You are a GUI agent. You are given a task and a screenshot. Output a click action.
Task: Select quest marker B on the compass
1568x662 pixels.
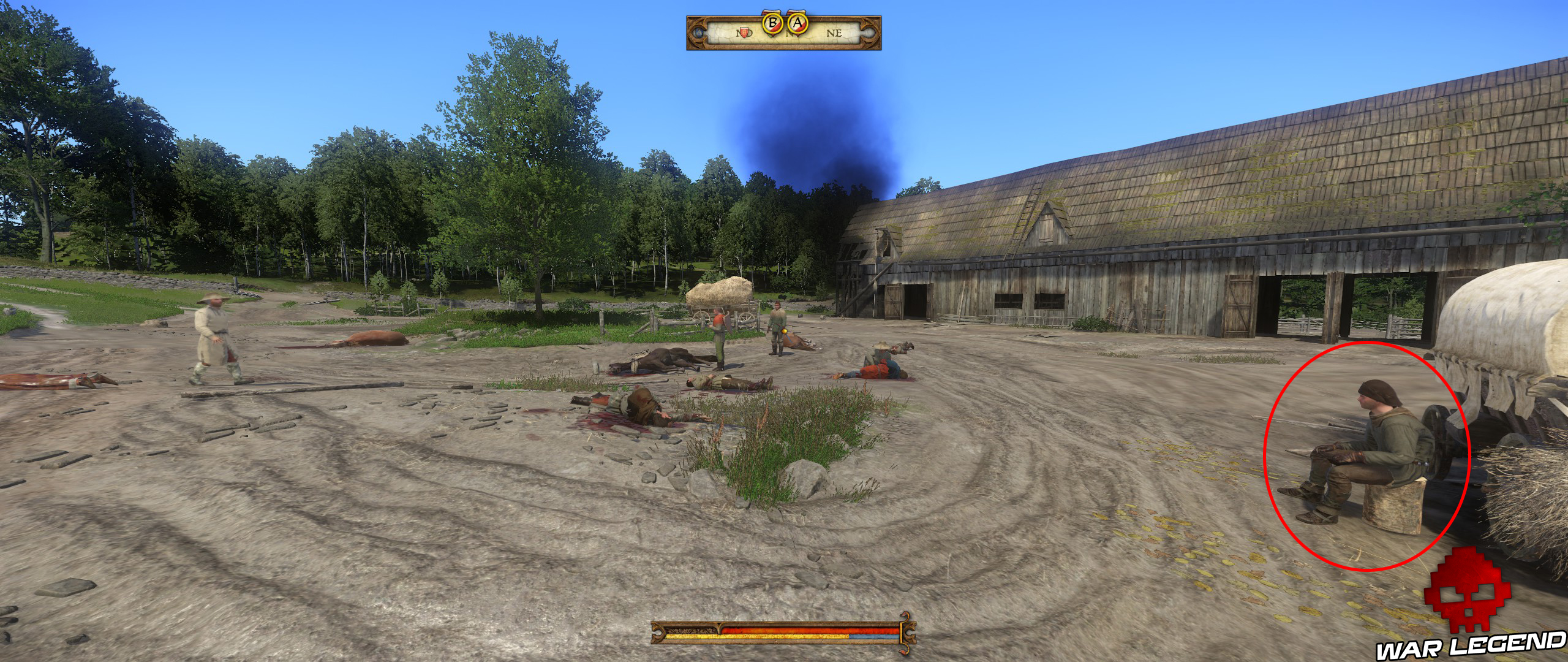[x=773, y=23]
